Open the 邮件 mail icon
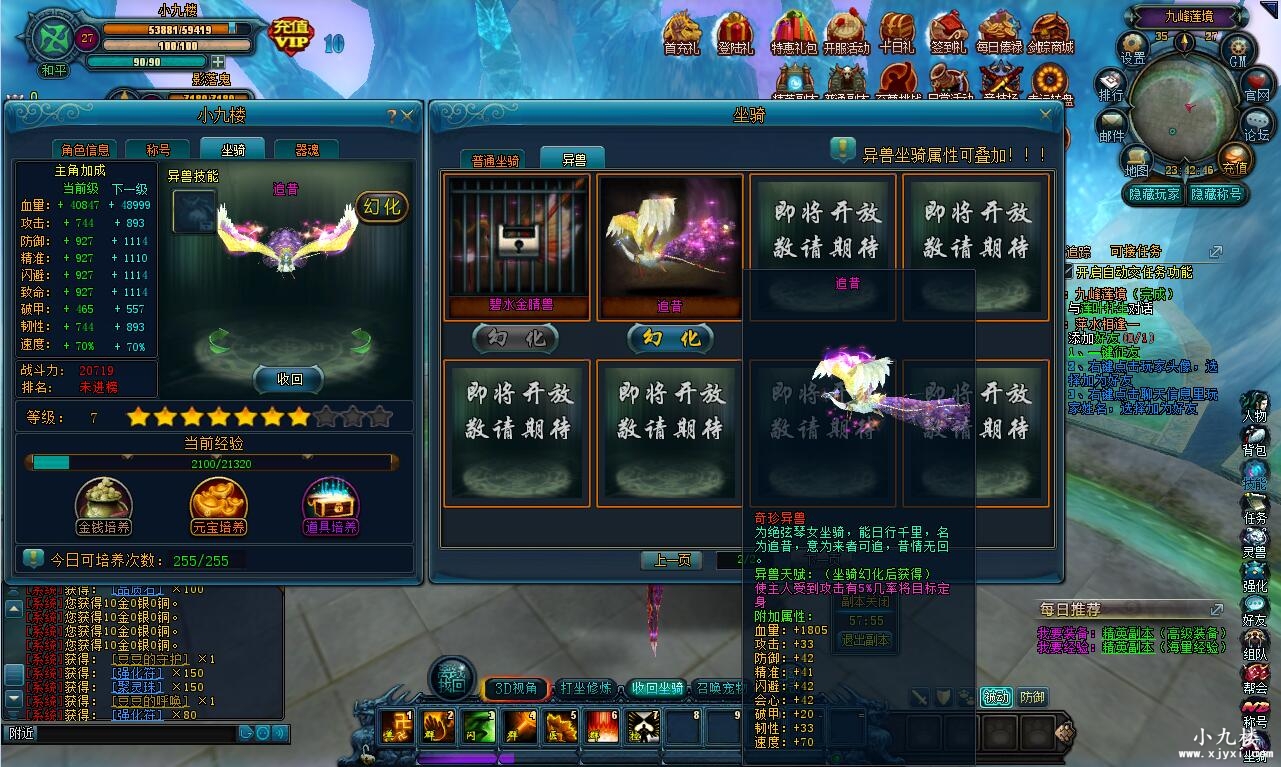 click(x=1112, y=126)
